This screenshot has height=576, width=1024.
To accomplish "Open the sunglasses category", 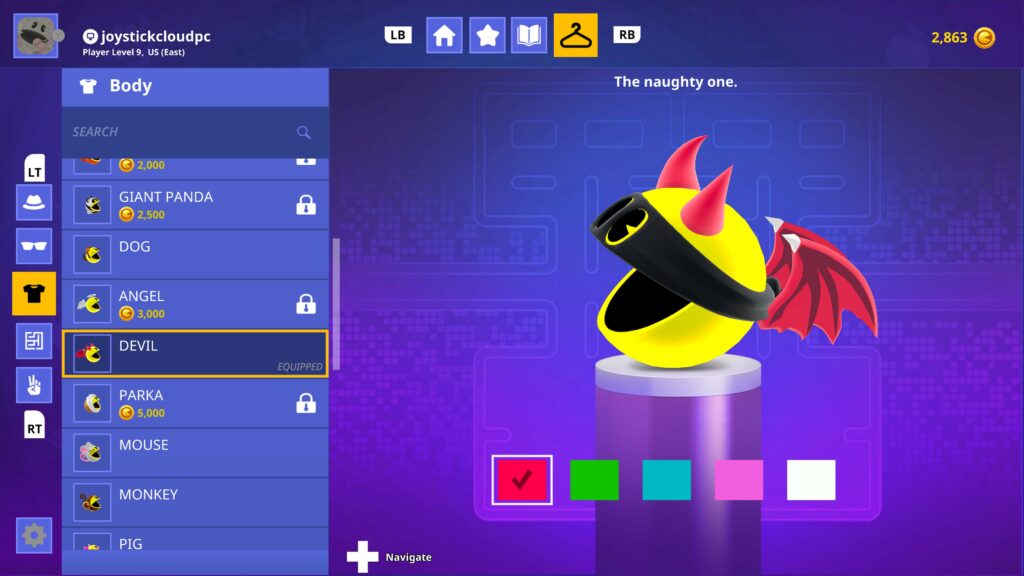I will pos(34,246).
